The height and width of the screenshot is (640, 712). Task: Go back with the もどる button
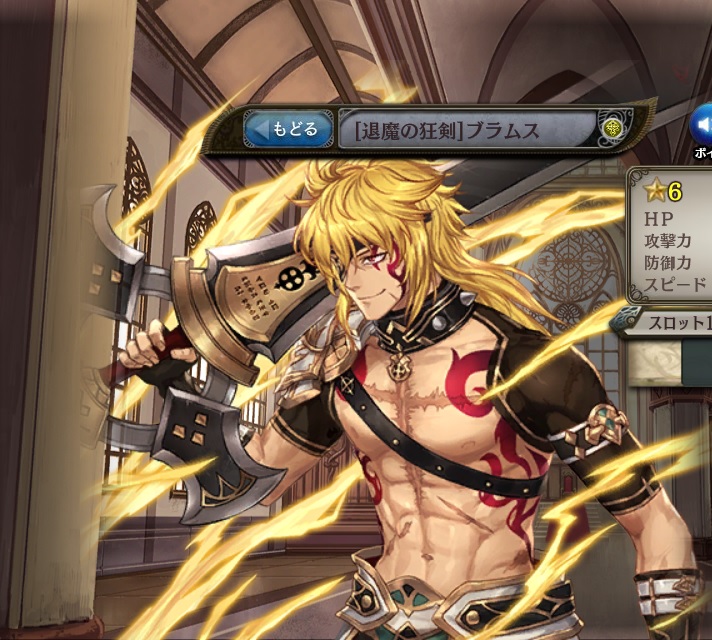[290, 130]
